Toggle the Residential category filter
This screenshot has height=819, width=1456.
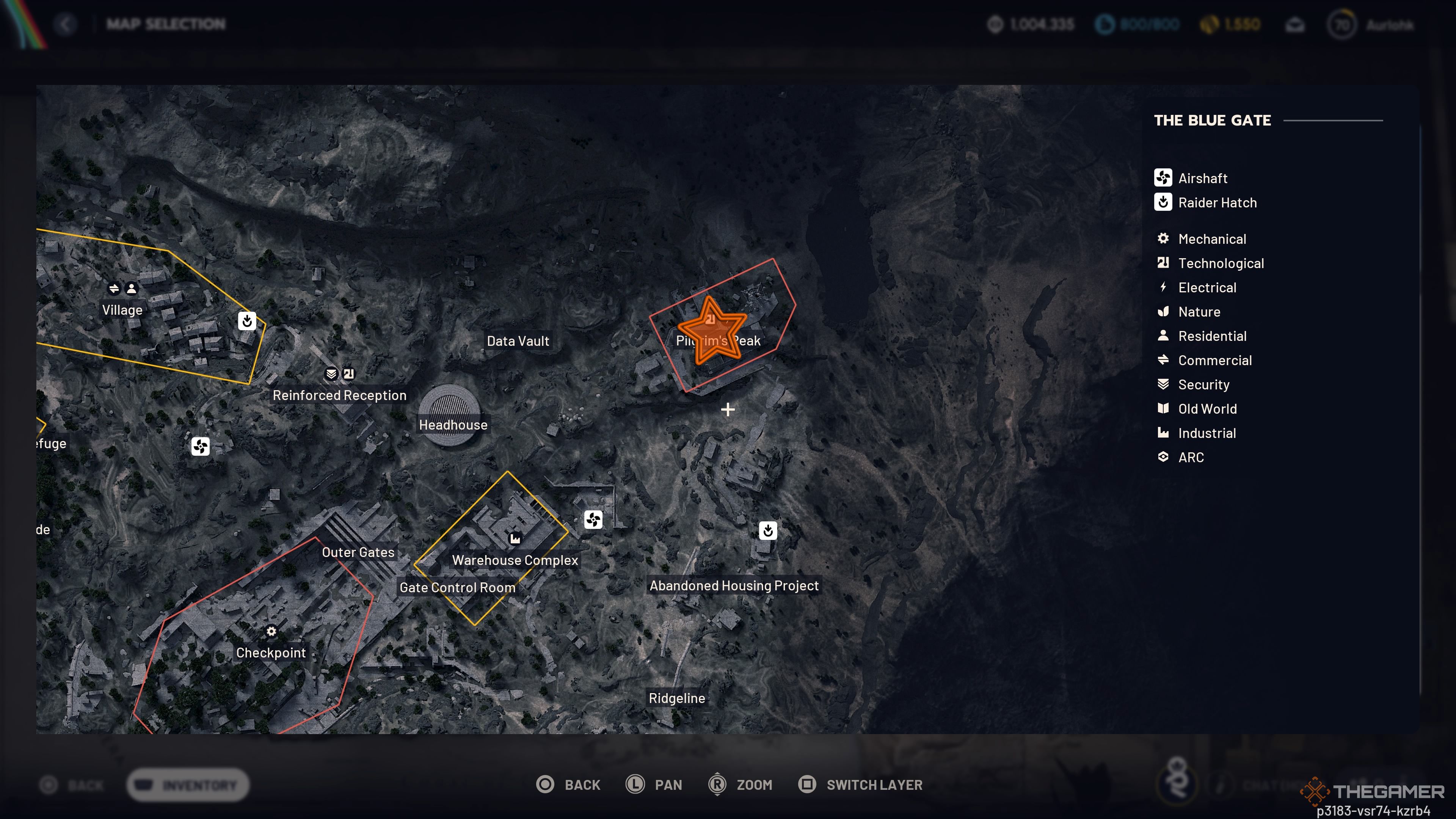[x=1163, y=335]
